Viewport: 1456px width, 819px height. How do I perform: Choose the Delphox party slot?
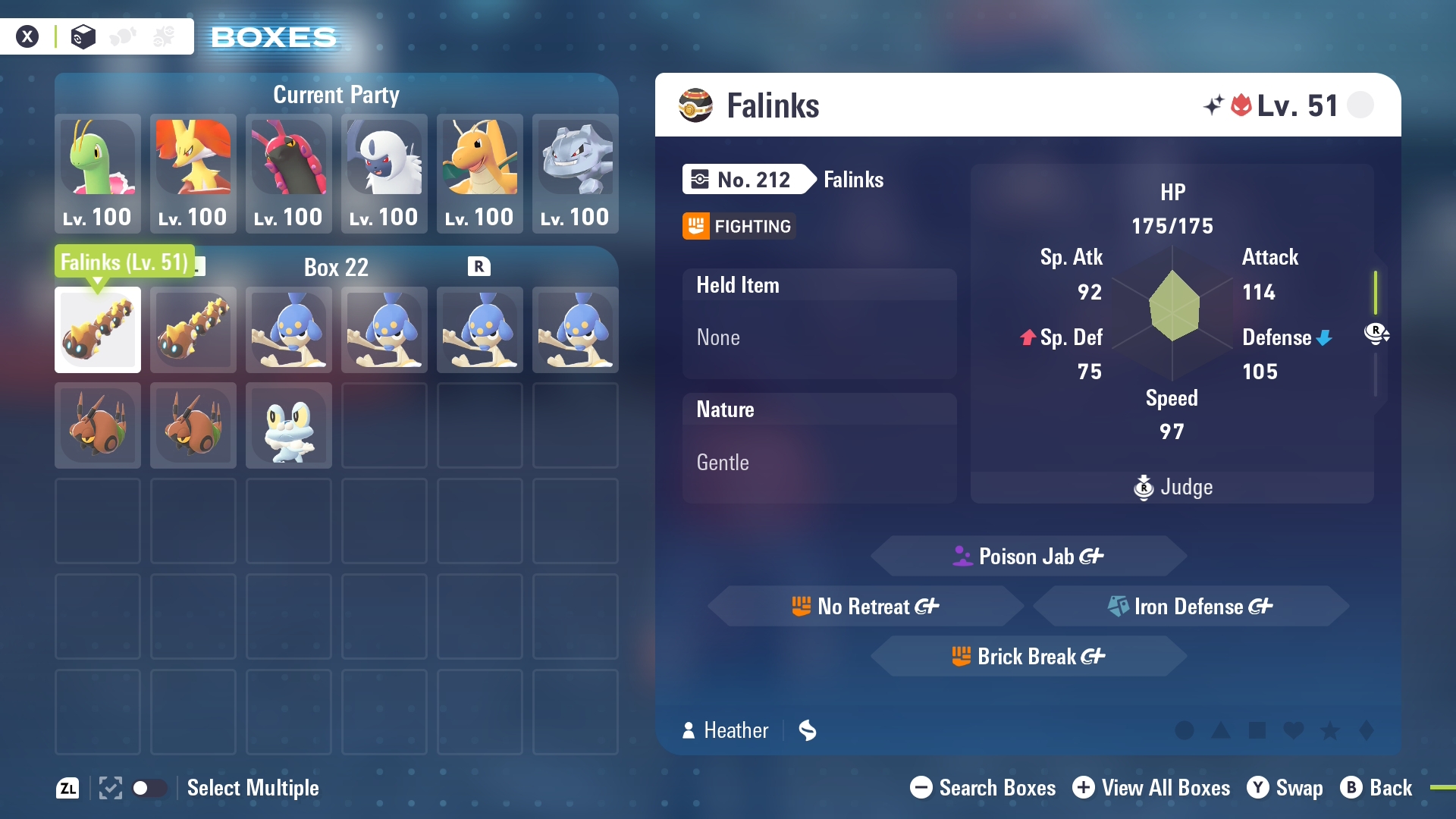tap(193, 173)
